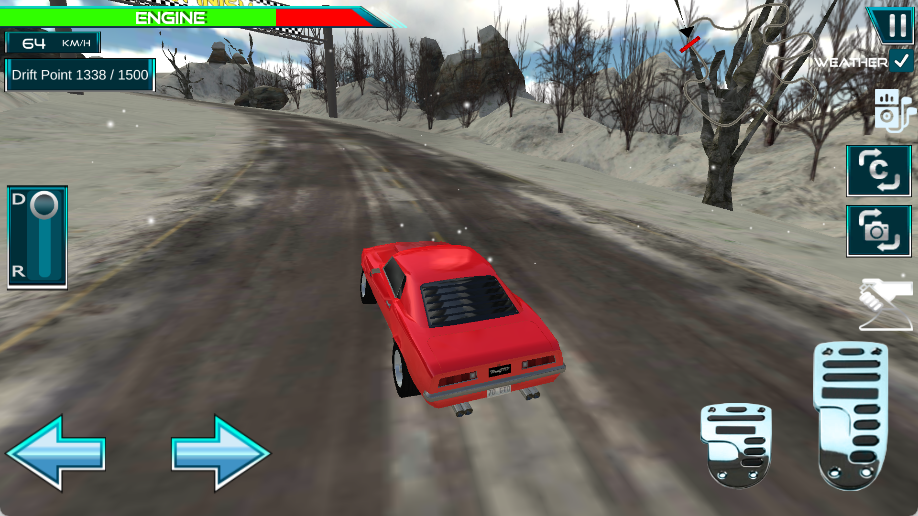Hit the brake pedal
Screen dimensions: 918x516
(x=736, y=444)
